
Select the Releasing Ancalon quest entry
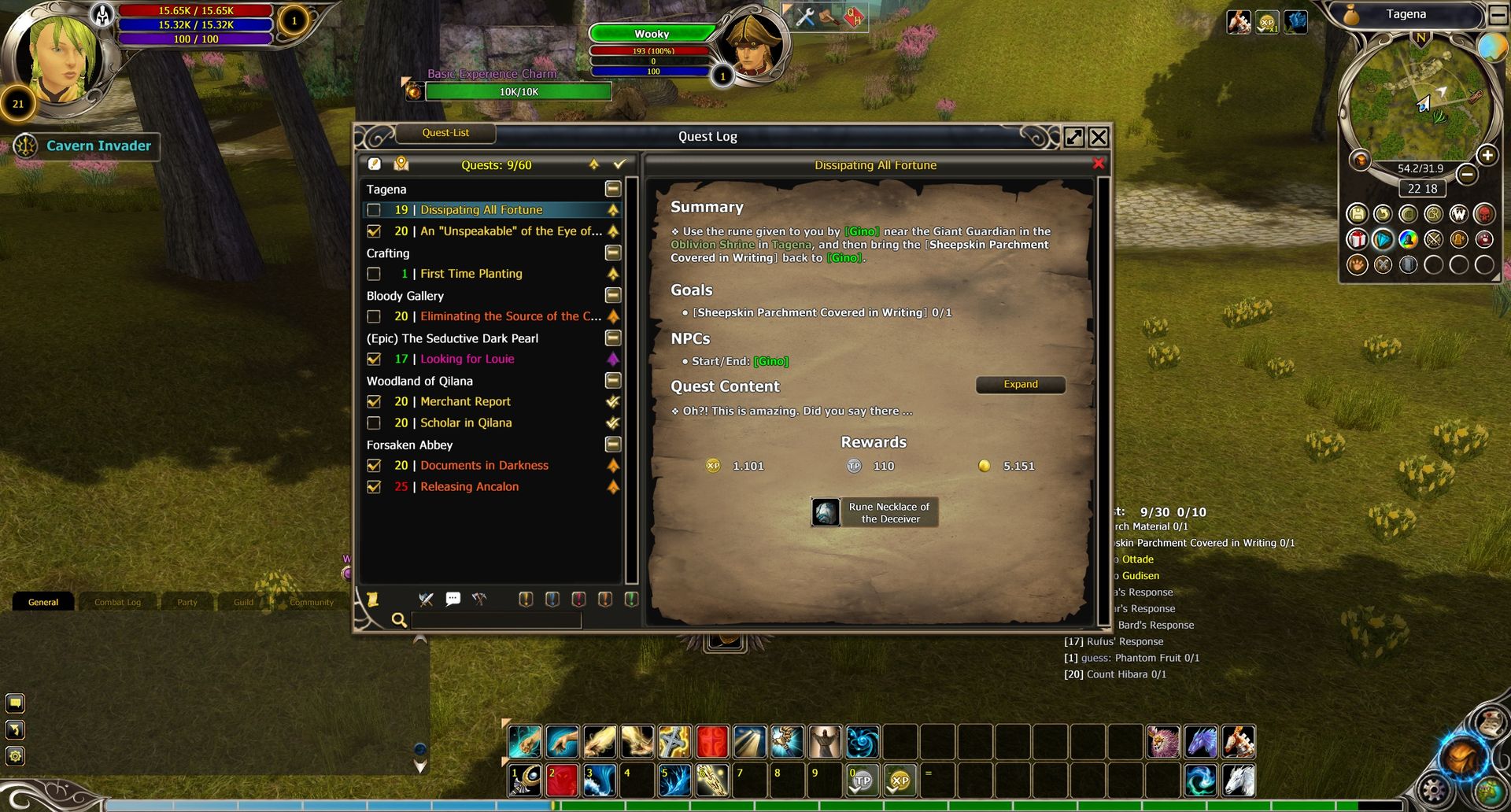[x=469, y=487]
